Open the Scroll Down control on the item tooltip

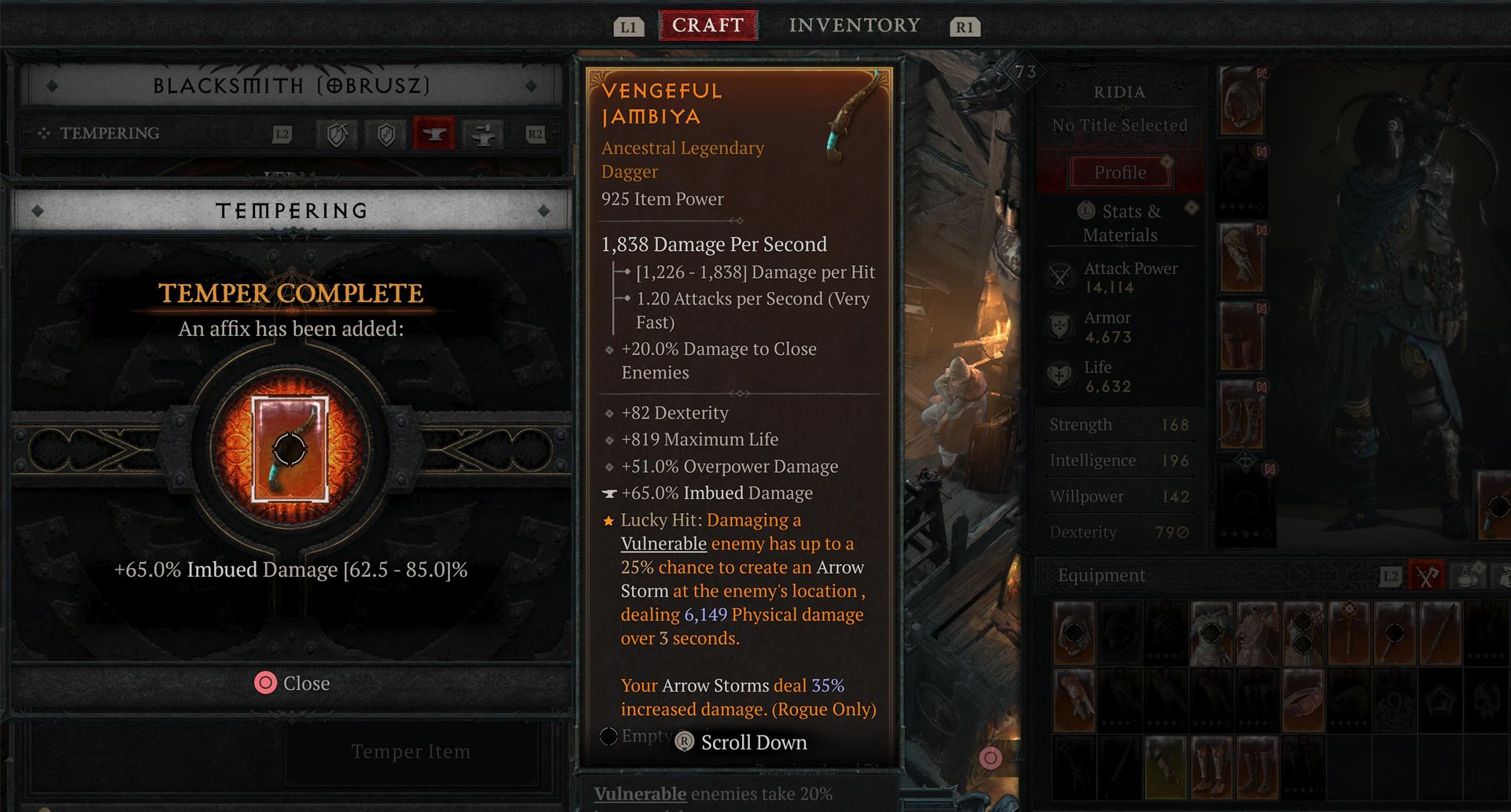click(x=740, y=742)
